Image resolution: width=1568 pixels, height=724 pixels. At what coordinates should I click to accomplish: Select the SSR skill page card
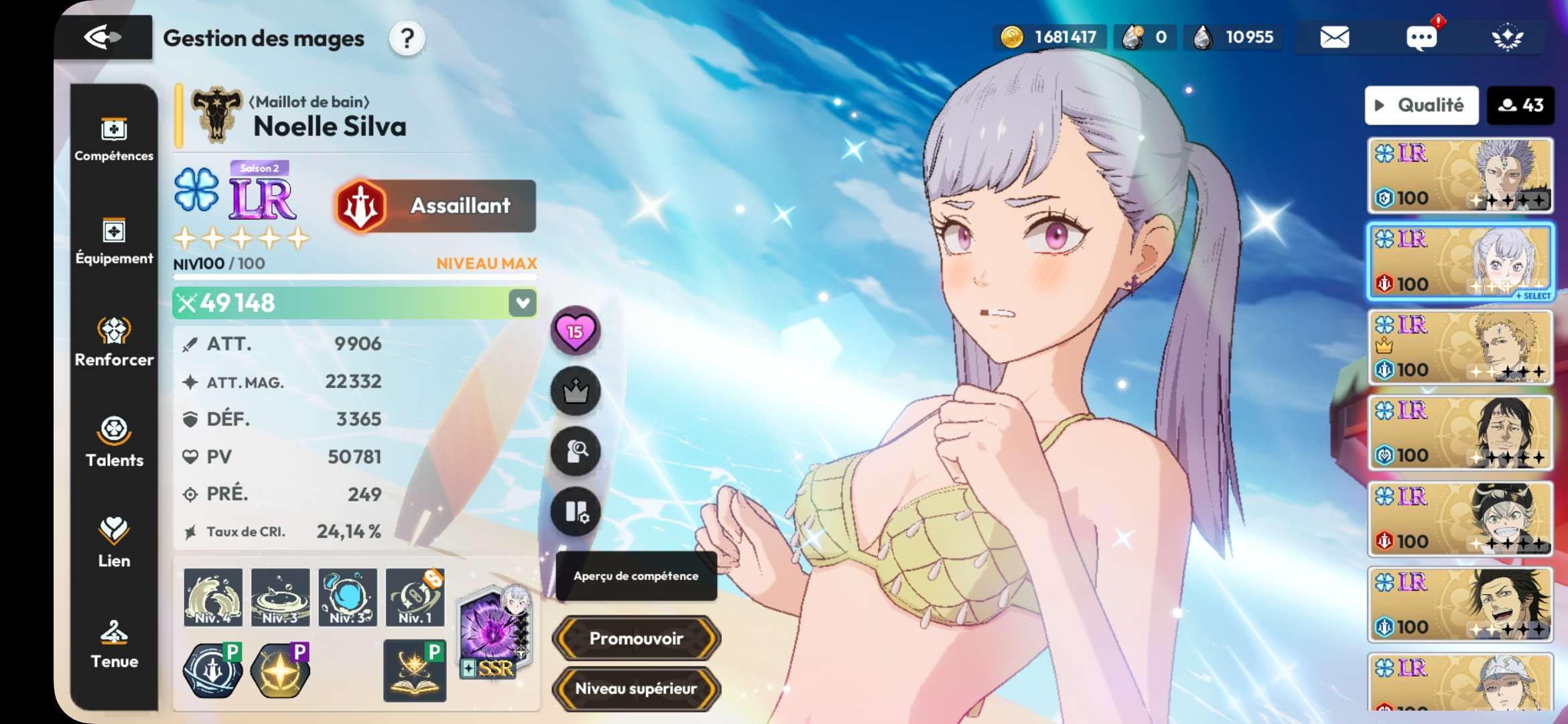tap(494, 633)
